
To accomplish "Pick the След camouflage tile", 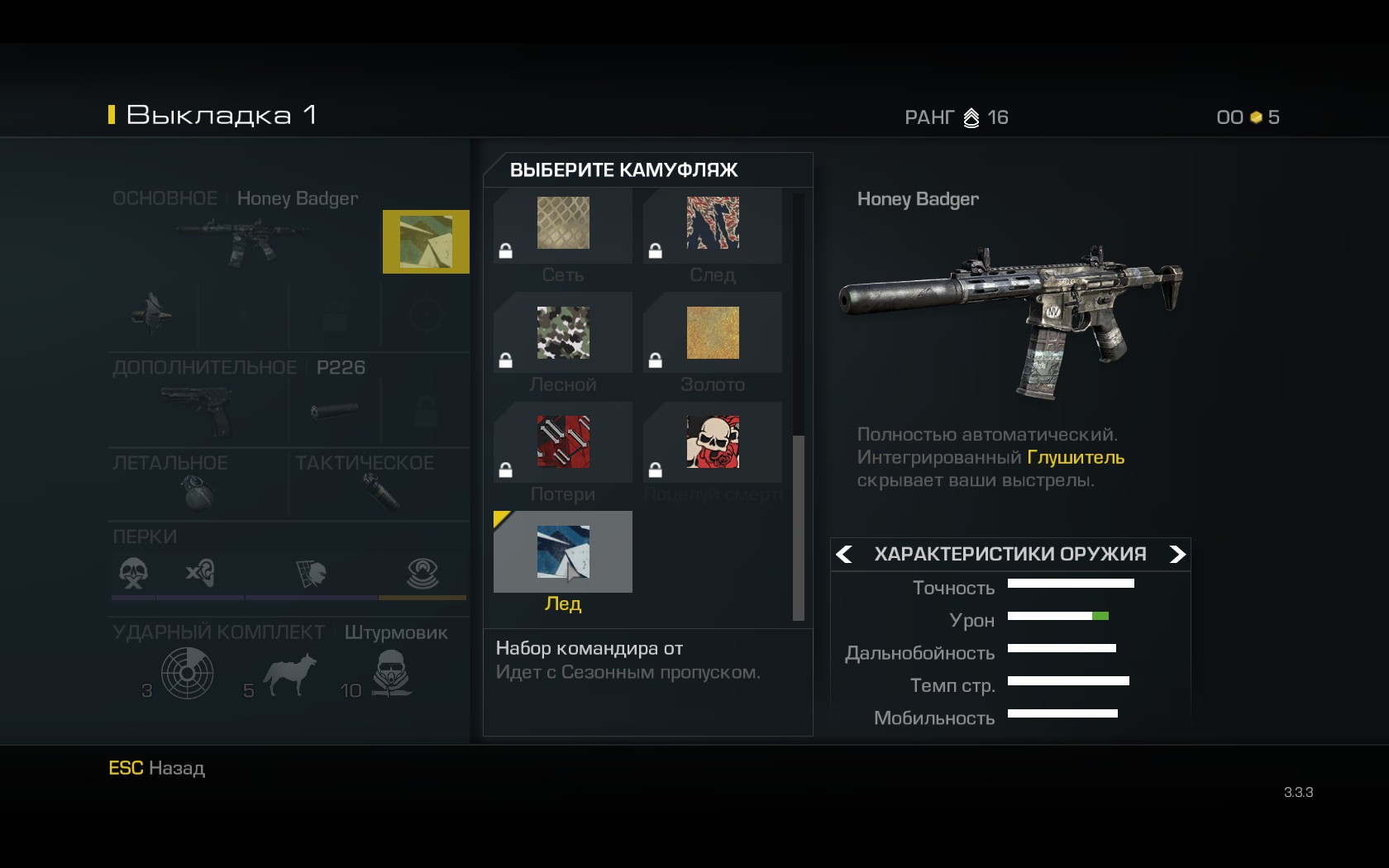I will (x=713, y=224).
